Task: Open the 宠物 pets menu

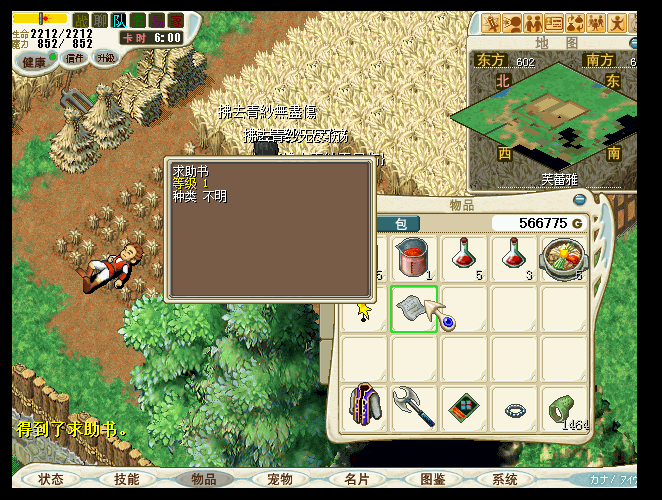Action: 279,479
